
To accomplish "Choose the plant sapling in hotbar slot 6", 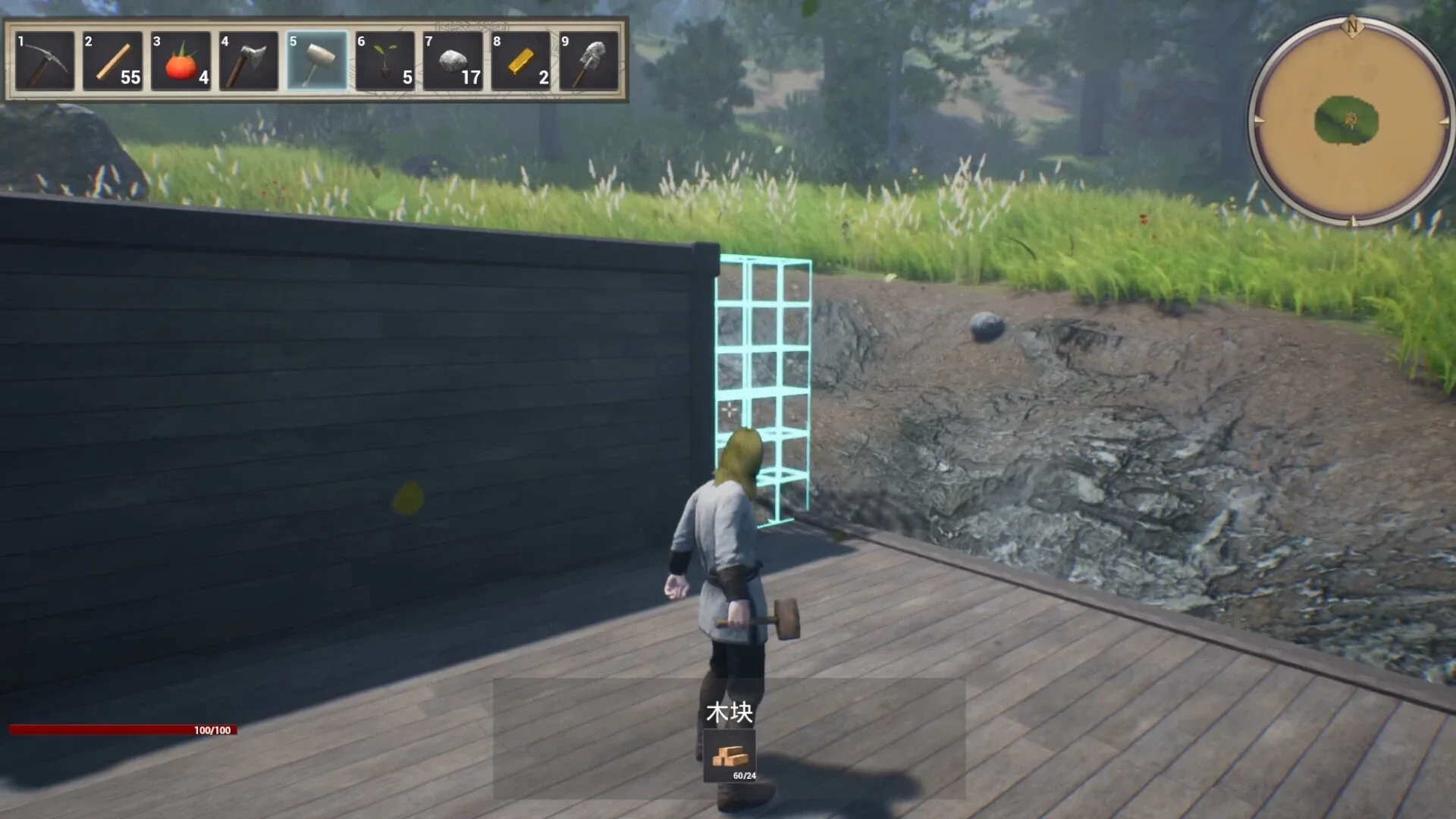I will pos(384,61).
